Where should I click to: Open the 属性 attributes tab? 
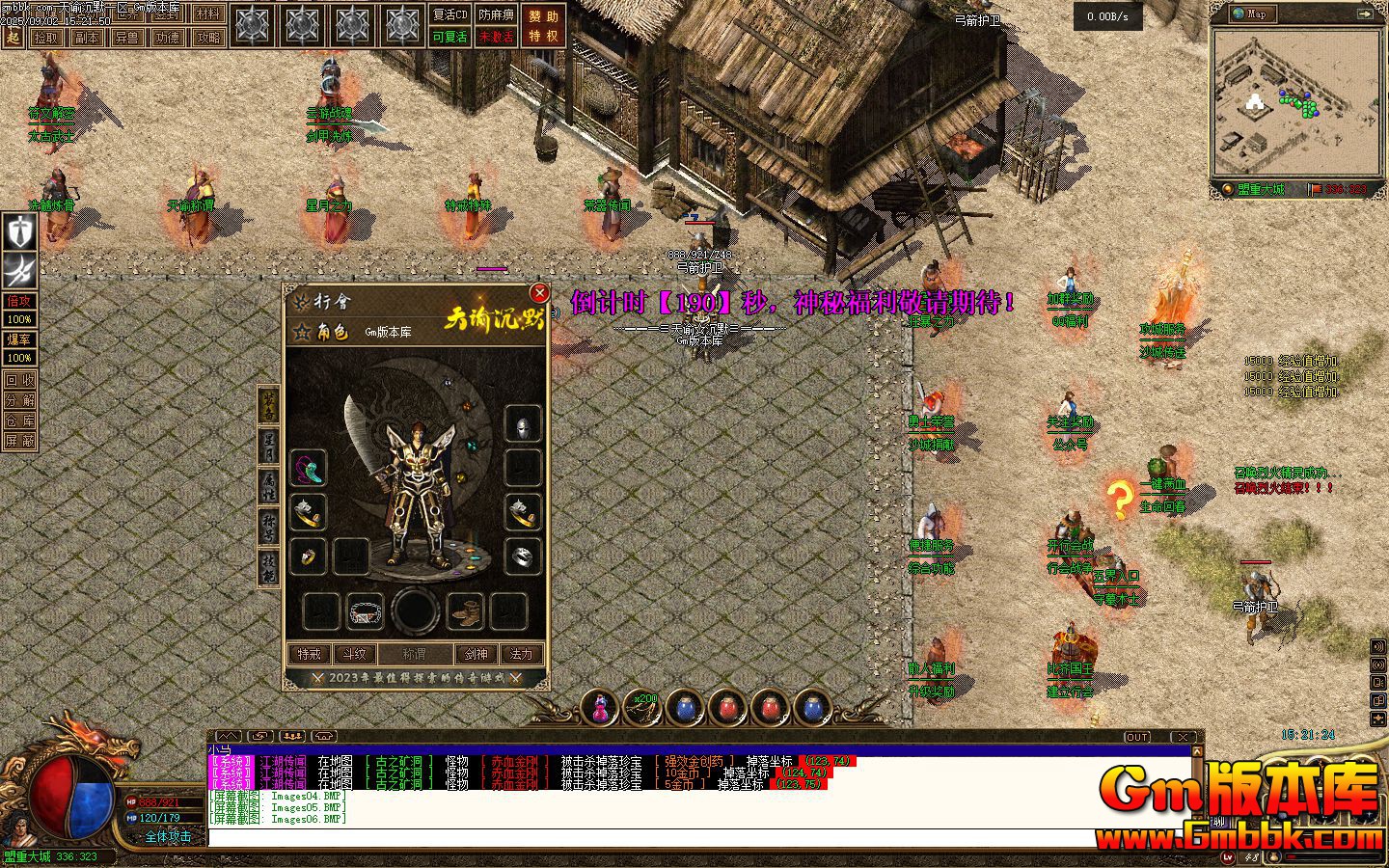pos(269,489)
